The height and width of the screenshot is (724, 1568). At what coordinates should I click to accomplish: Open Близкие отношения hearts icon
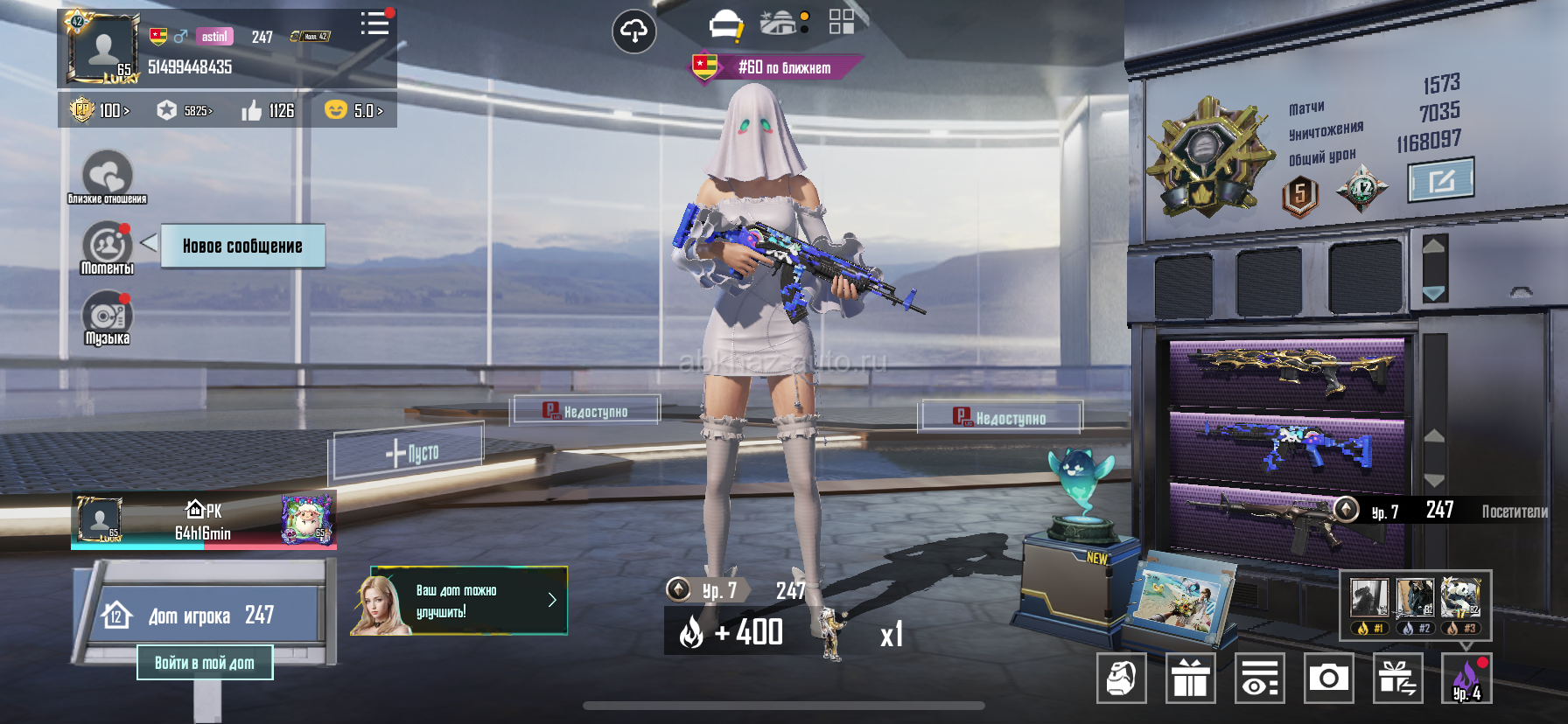click(107, 176)
